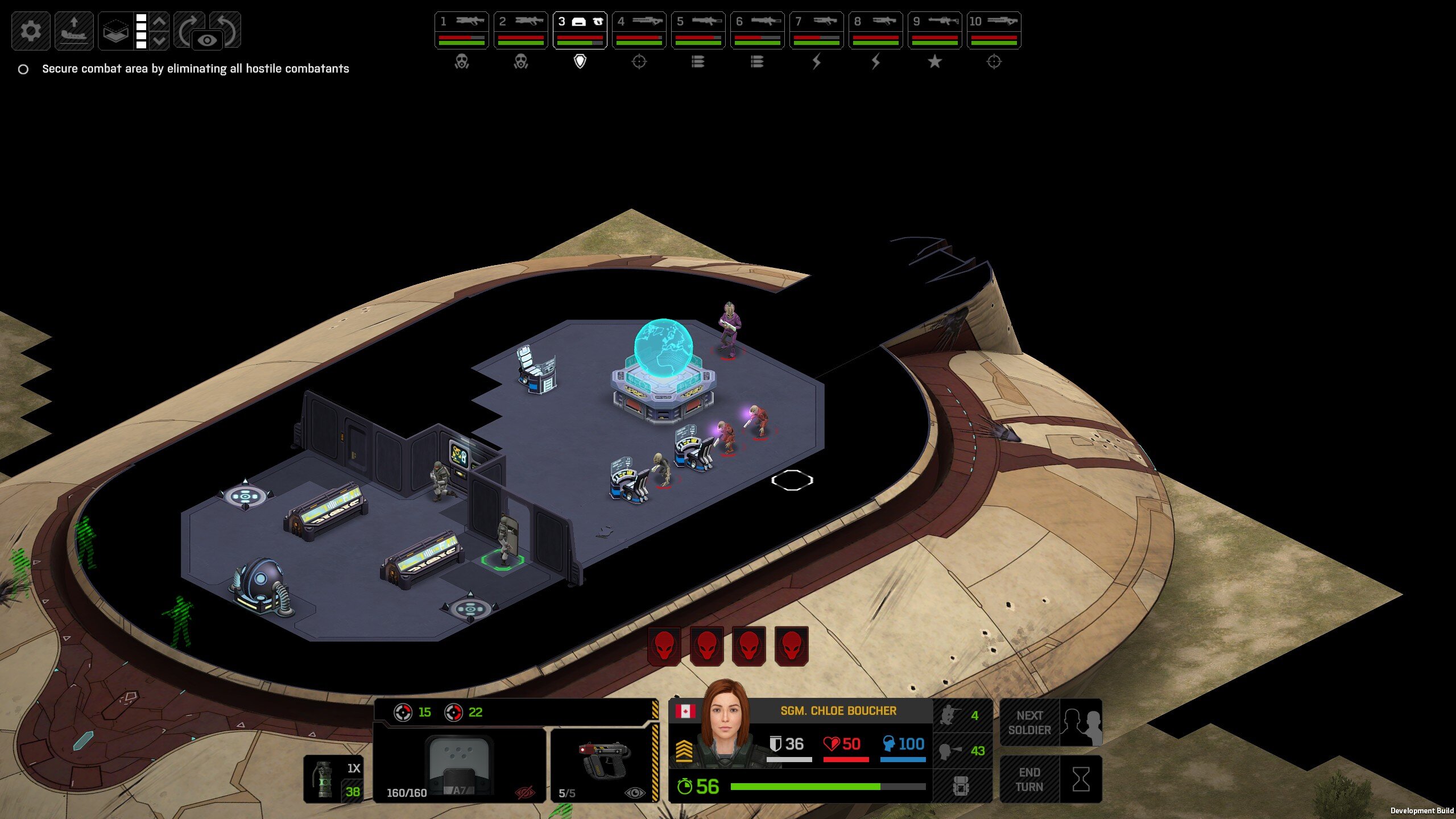
Task: Select soldier 1 in squad bar
Action: click(x=461, y=30)
